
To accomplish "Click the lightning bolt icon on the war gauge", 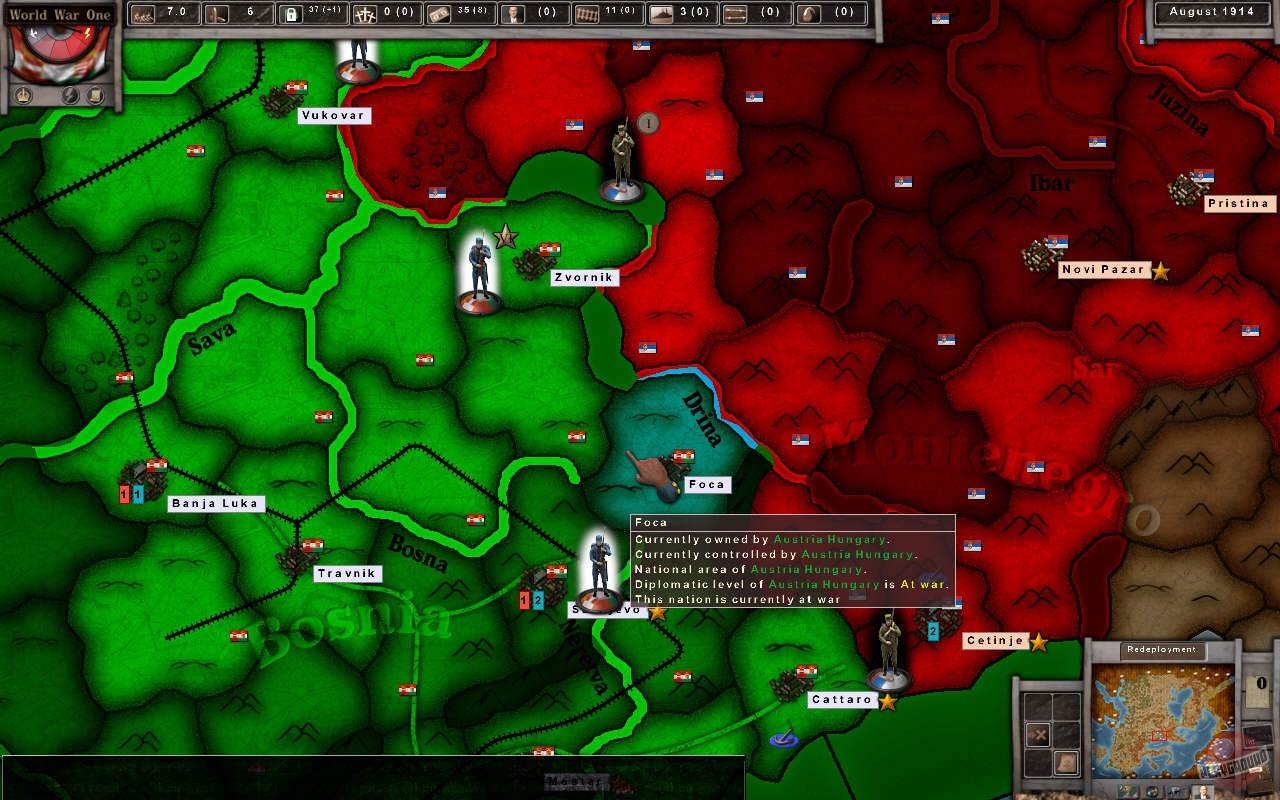I will coord(88,31).
